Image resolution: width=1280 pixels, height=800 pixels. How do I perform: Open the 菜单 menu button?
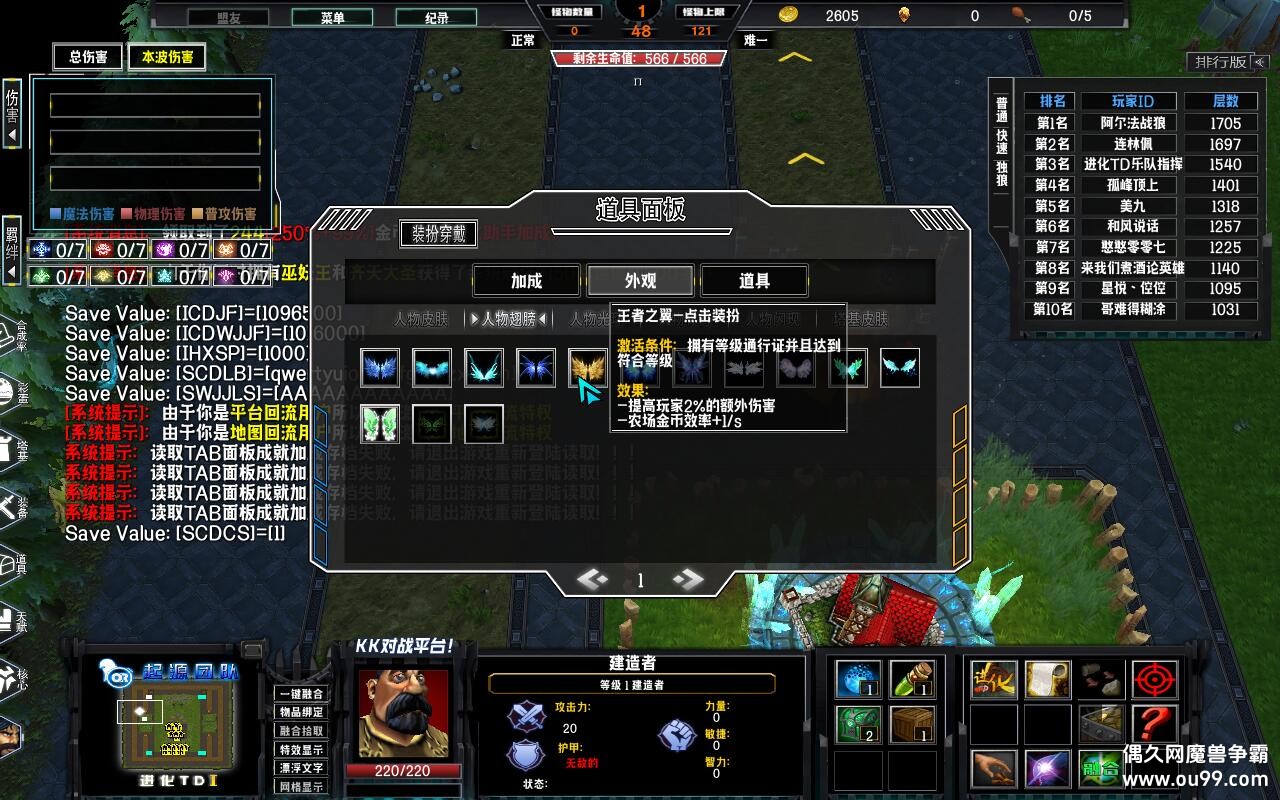[333, 18]
